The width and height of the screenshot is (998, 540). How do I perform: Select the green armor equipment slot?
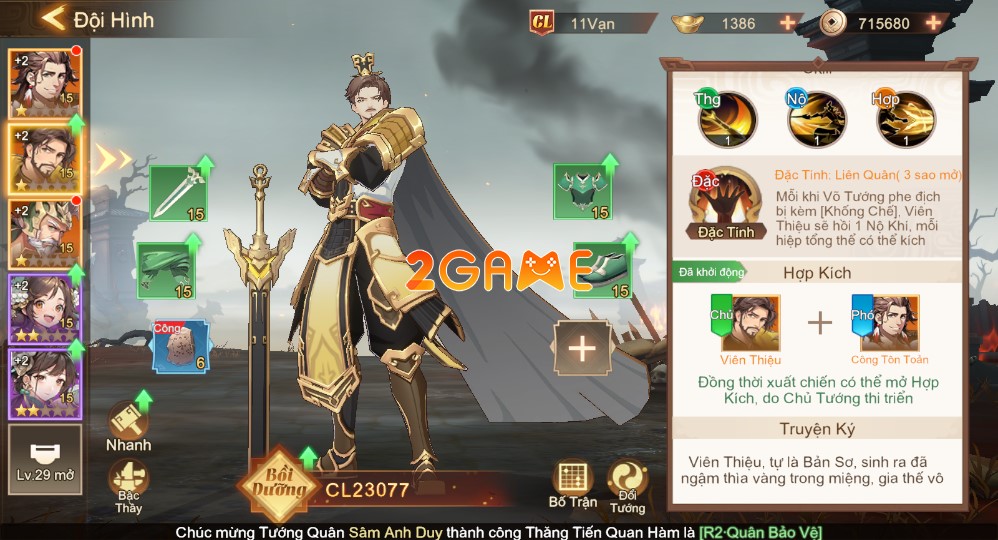coord(581,191)
